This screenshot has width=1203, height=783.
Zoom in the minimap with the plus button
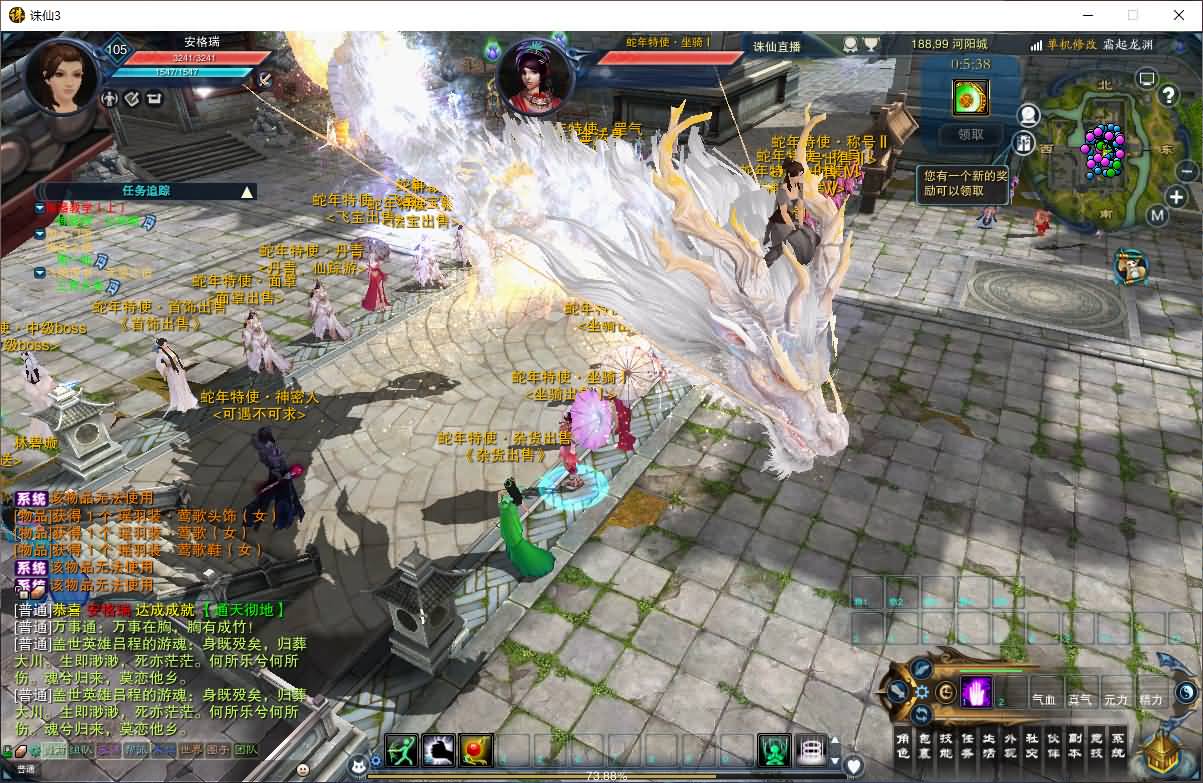pyautogui.click(x=1176, y=197)
